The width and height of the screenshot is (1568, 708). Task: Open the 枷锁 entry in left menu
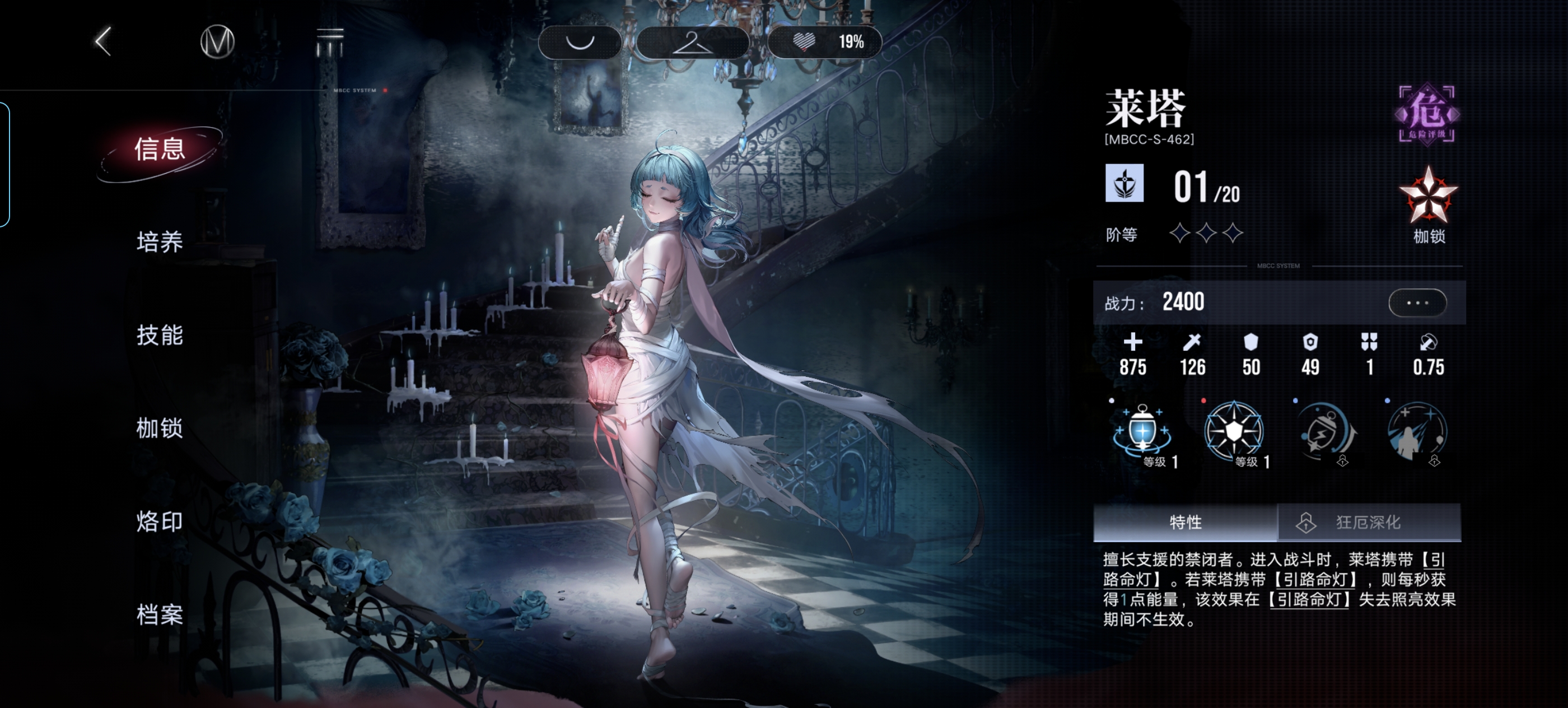[160, 428]
